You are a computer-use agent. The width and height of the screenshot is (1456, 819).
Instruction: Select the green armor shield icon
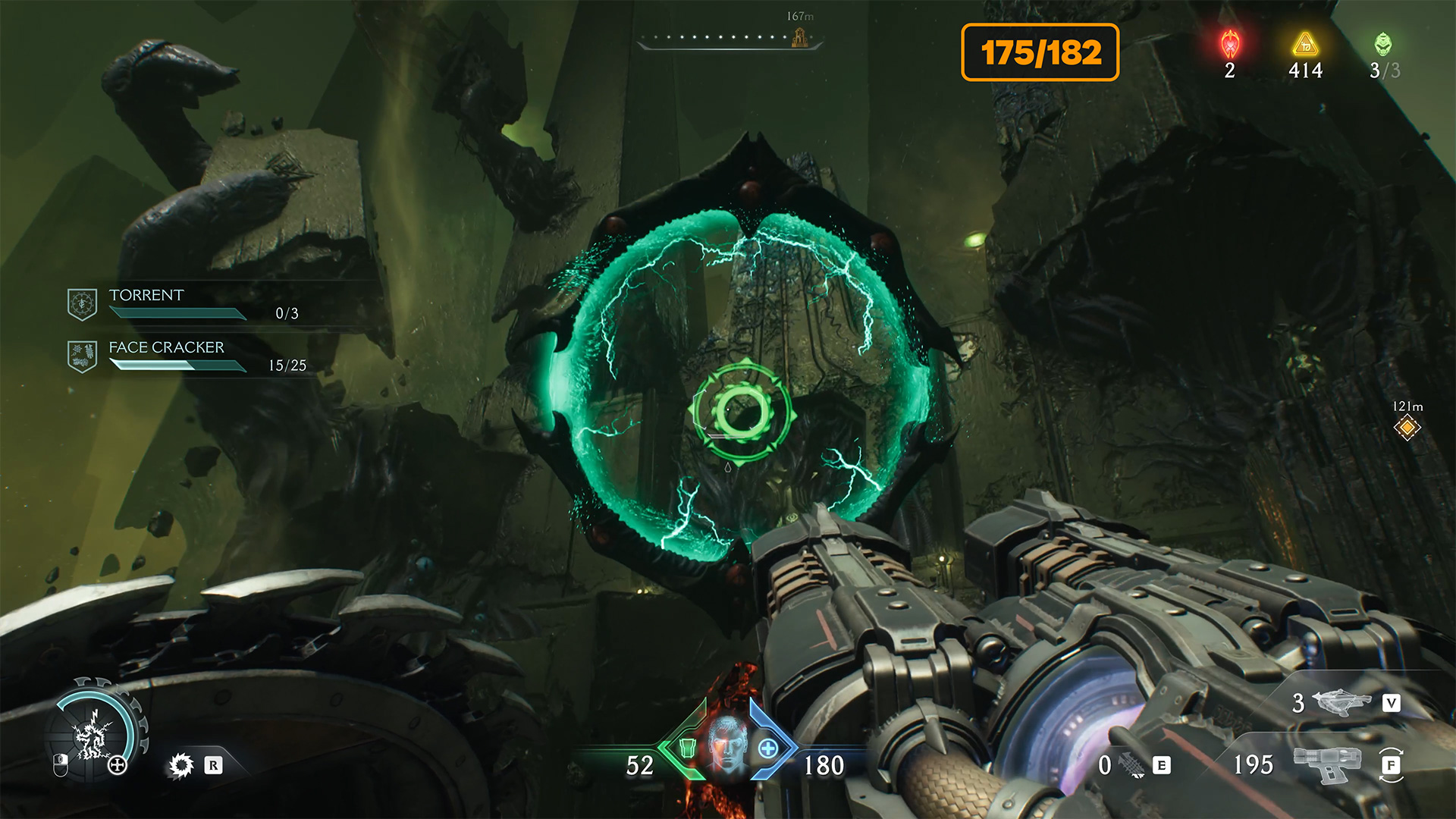coord(687,748)
